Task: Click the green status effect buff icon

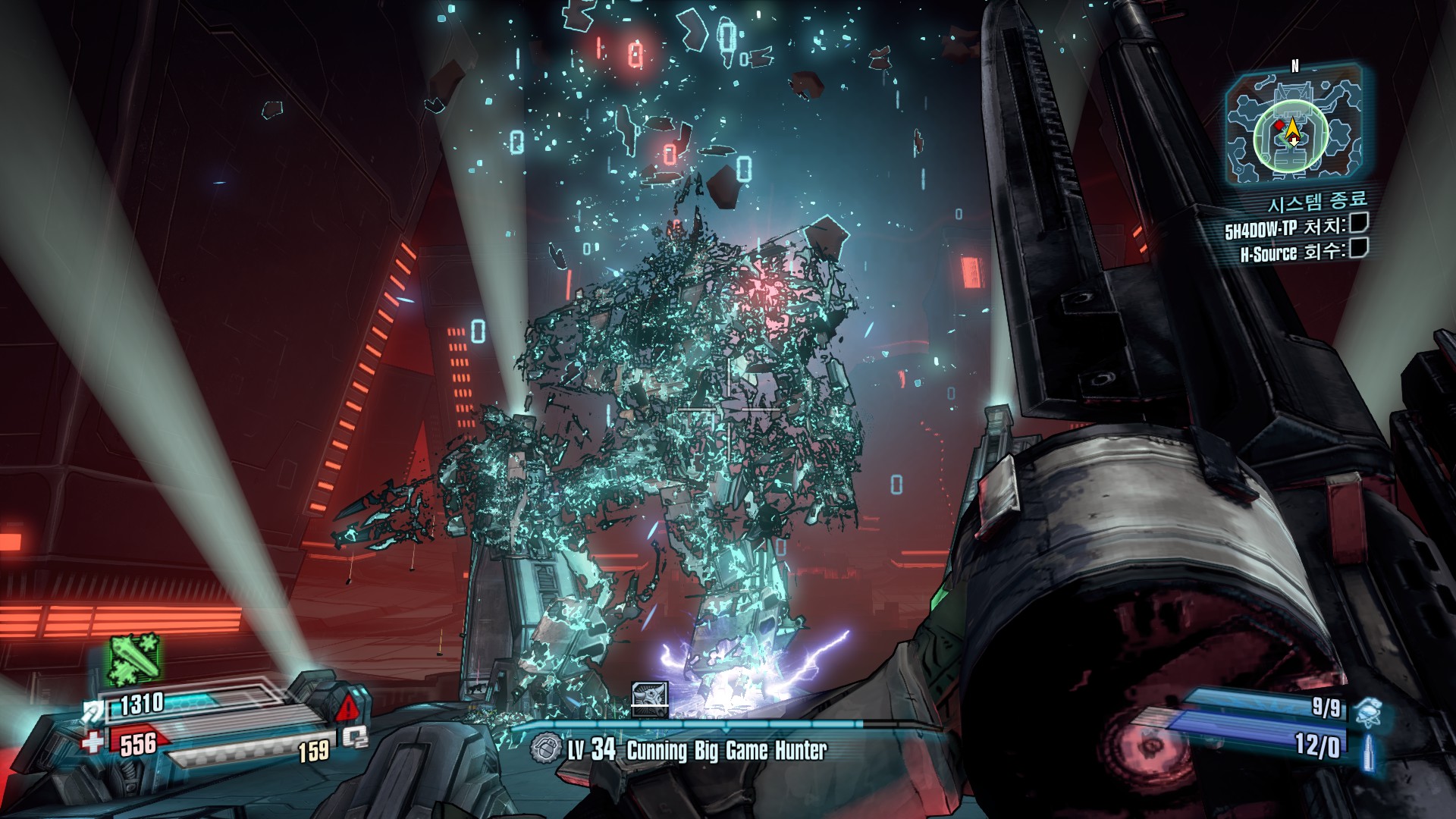Action: click(134, 659)
